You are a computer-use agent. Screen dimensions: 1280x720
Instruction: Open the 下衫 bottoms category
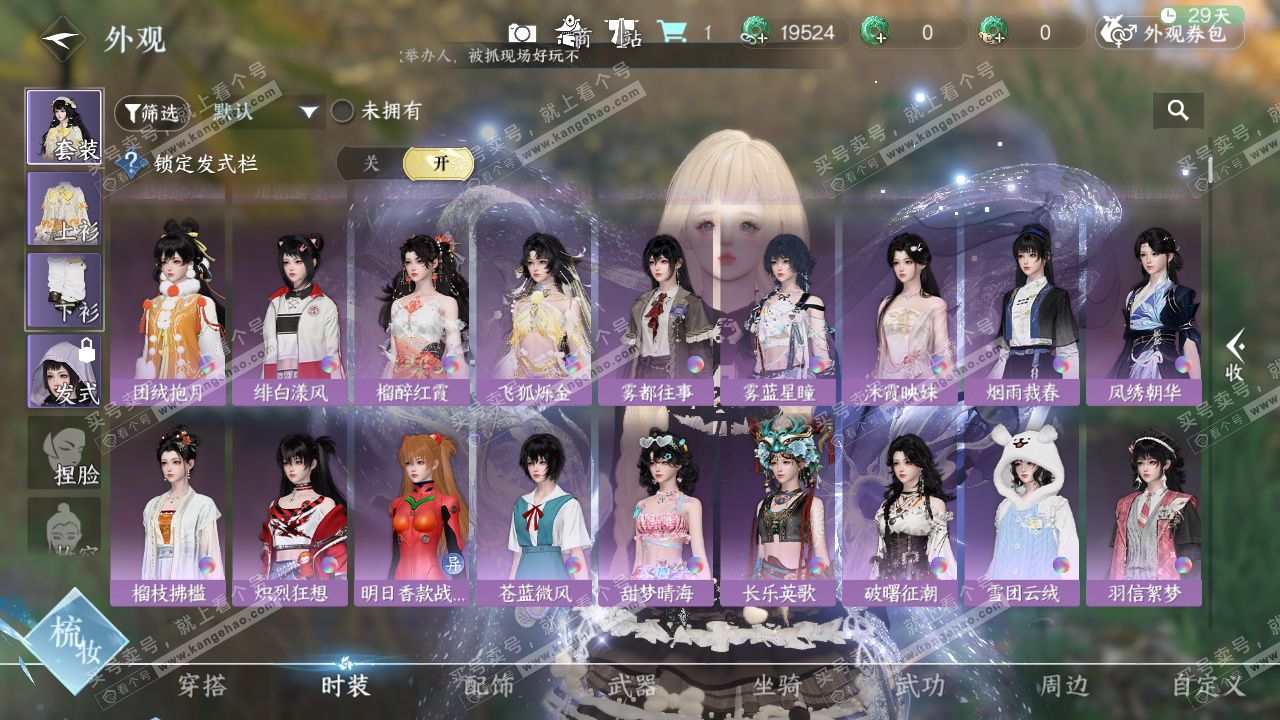tap(64, 290)
